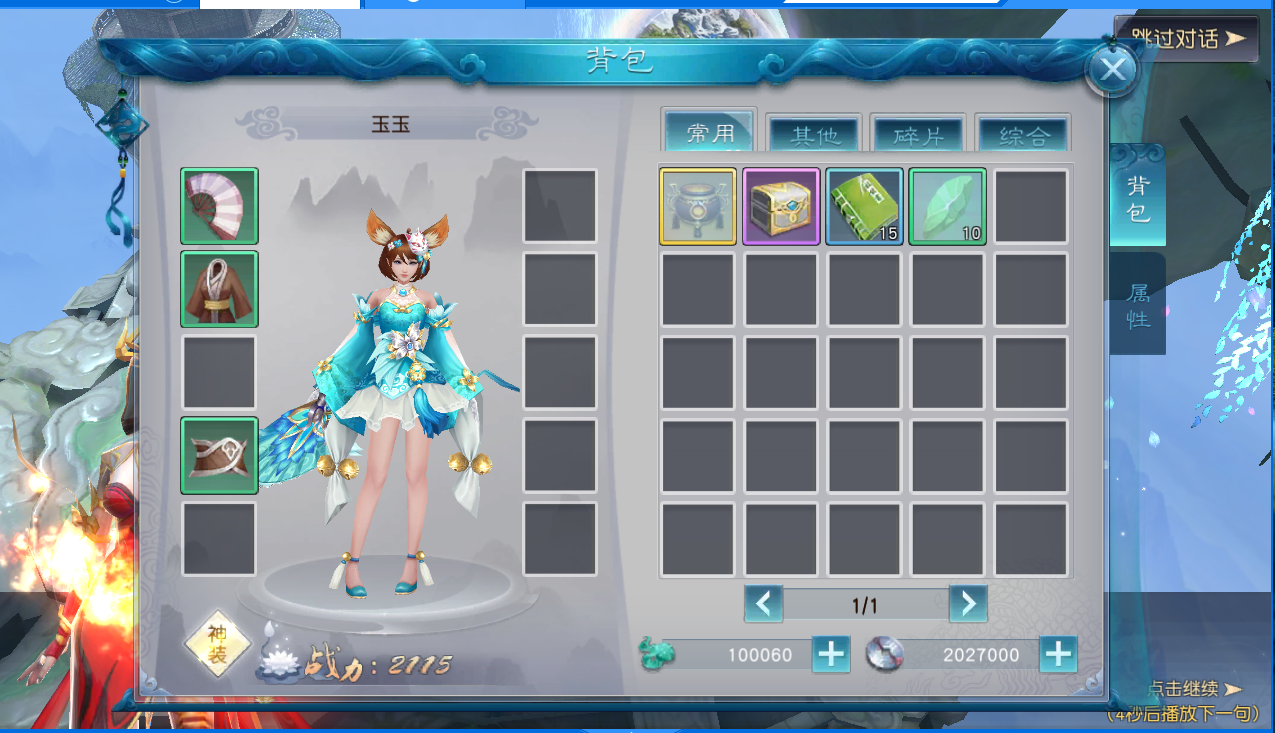This screenshot has height=733, width=1275.
Task: Select the 综合 tab
Action: tap(1022, 135)
